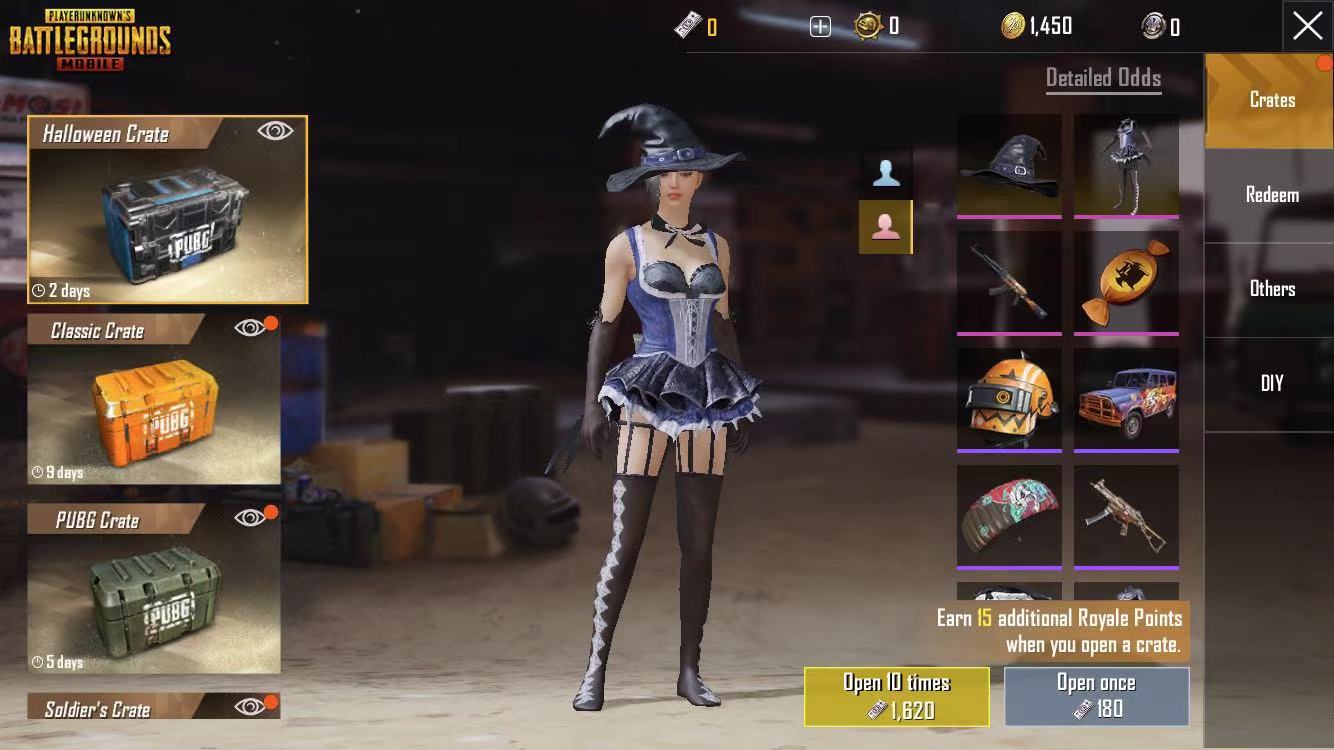Open crate once for 180
This screenshot has width=1334, height=750.
pyautogui.click(x=1096, y=696)
